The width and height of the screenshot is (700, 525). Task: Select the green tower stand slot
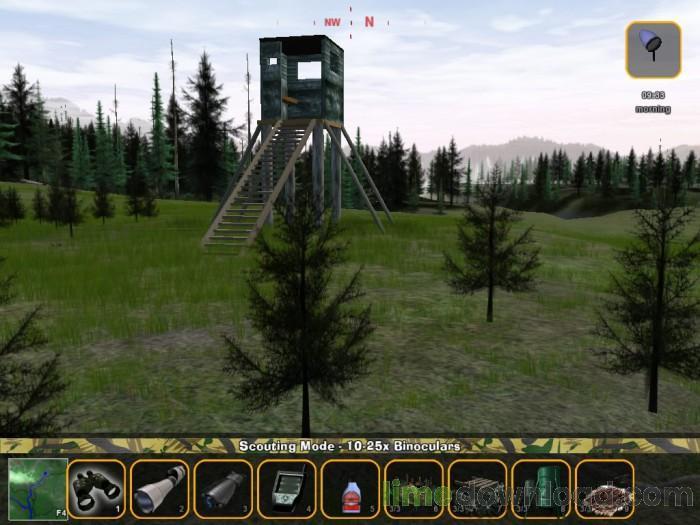[x=541, y=489]
